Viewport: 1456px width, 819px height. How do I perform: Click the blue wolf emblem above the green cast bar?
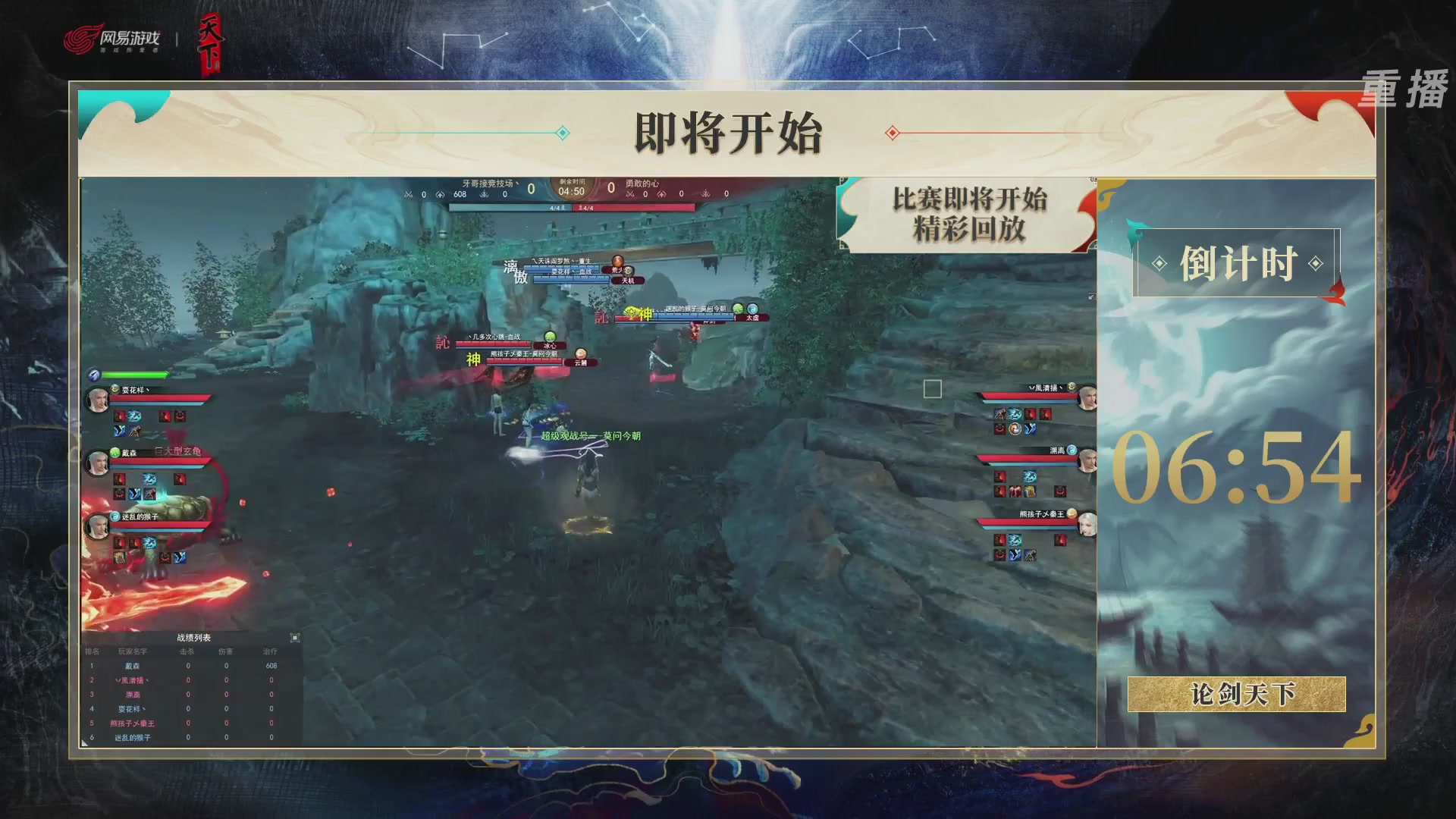(x=93, y=375)
